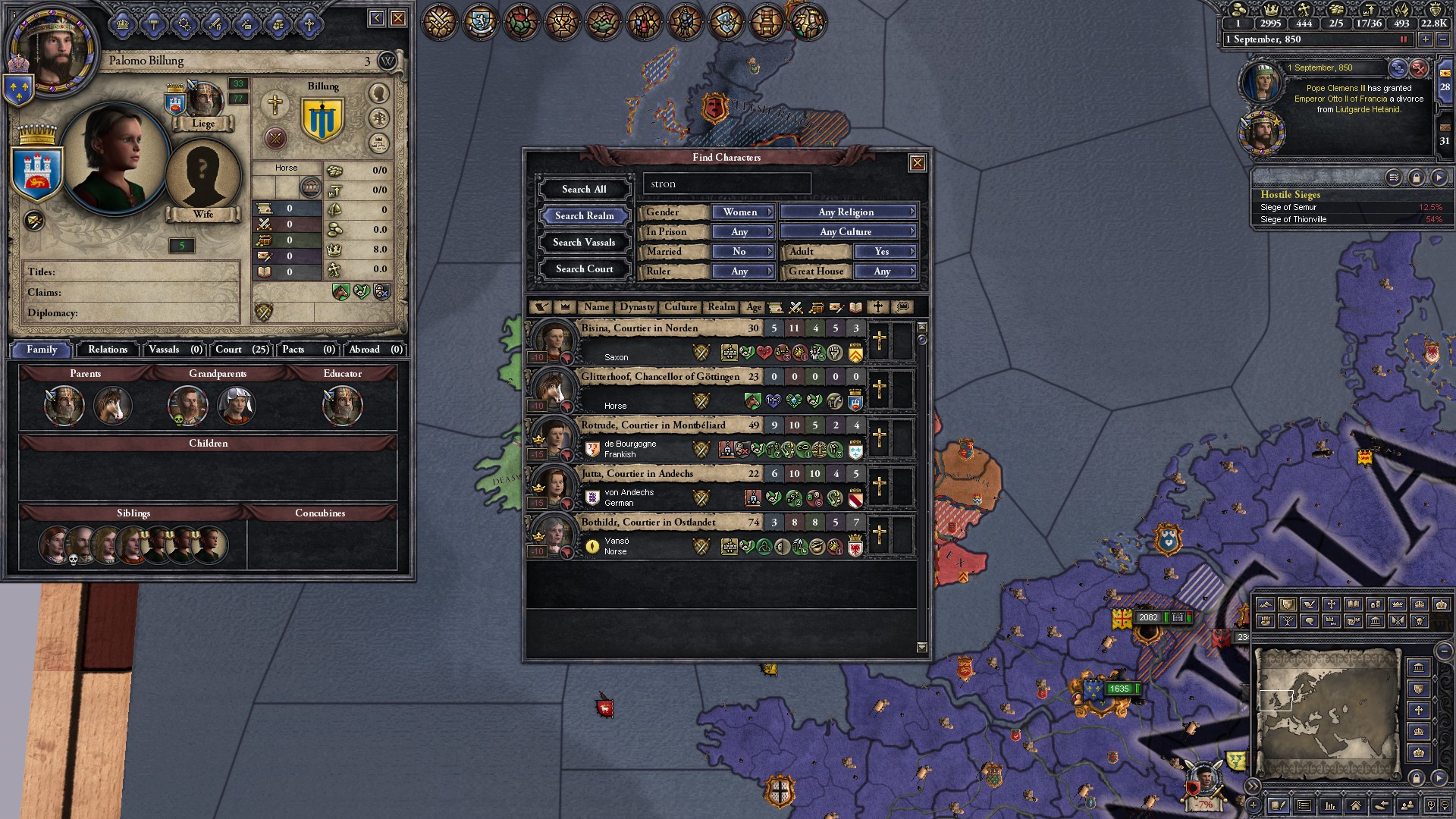
Task: Change the Gender filter from Women
Action: 742,212
